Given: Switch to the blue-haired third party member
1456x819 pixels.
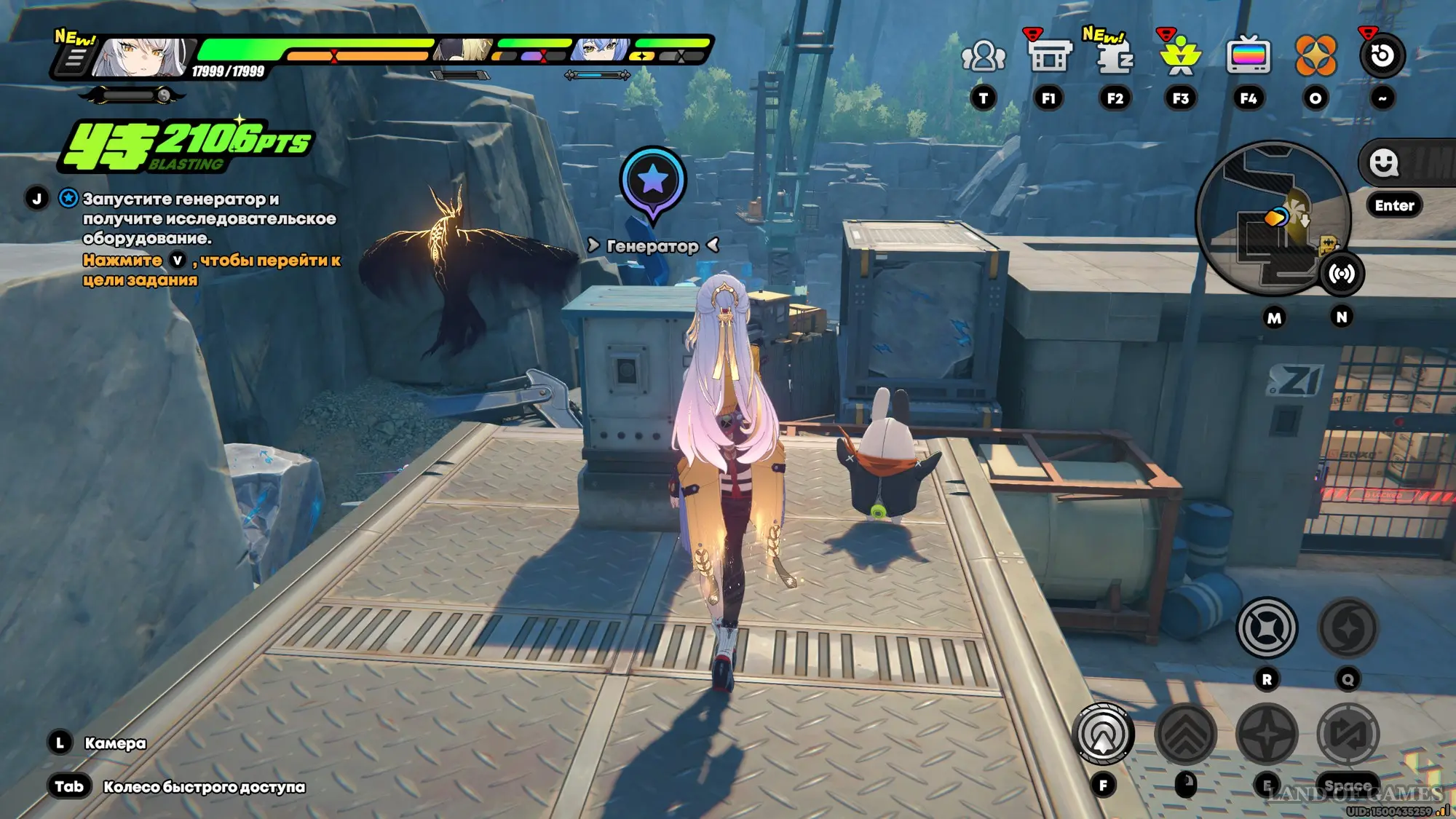Looking at the screenshot, I should click(601, 50).
